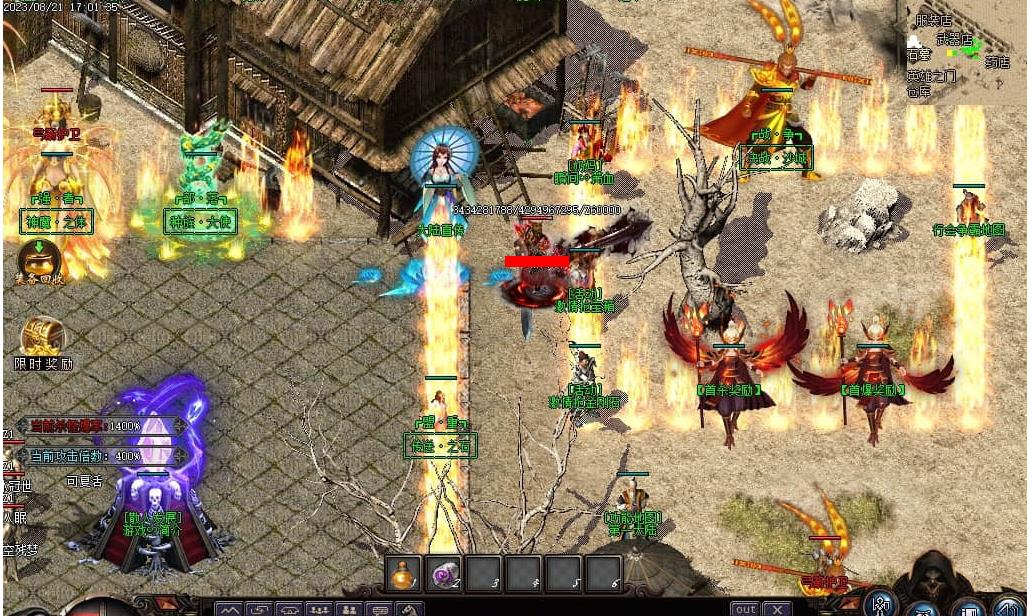Use the purple scroll in hotbar slot 2

443,573
